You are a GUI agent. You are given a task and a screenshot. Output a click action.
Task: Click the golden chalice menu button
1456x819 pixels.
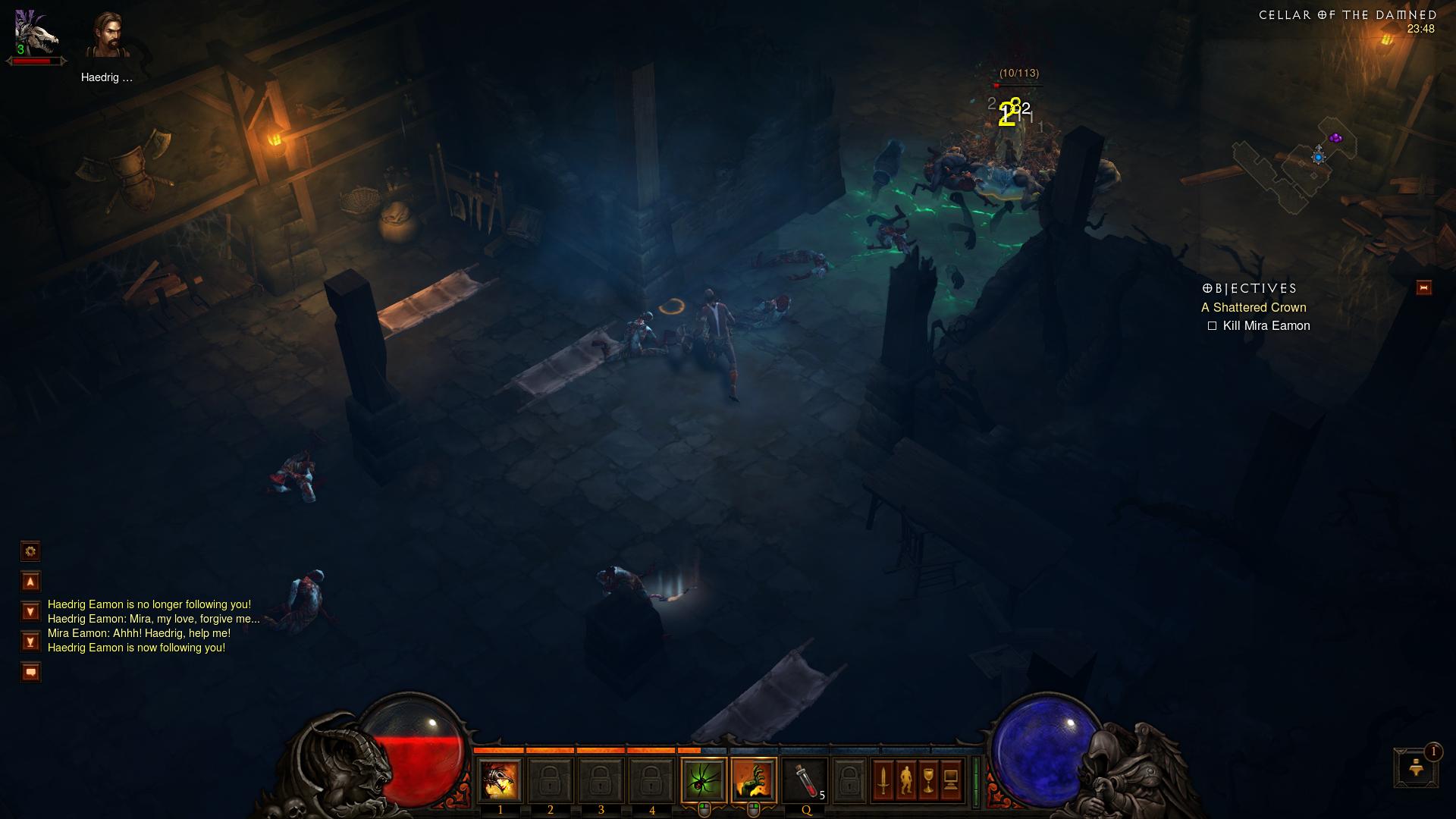928,780
